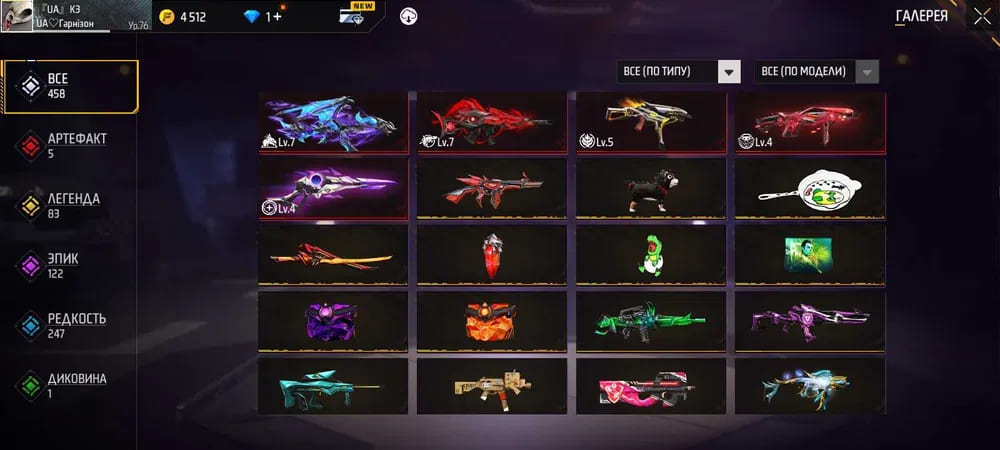Open the ВСЕ (ПО МОДЕЛИ) dropdown
Image resolution: width=1000 pixels, height=450 pixels.
click(819, 72)
